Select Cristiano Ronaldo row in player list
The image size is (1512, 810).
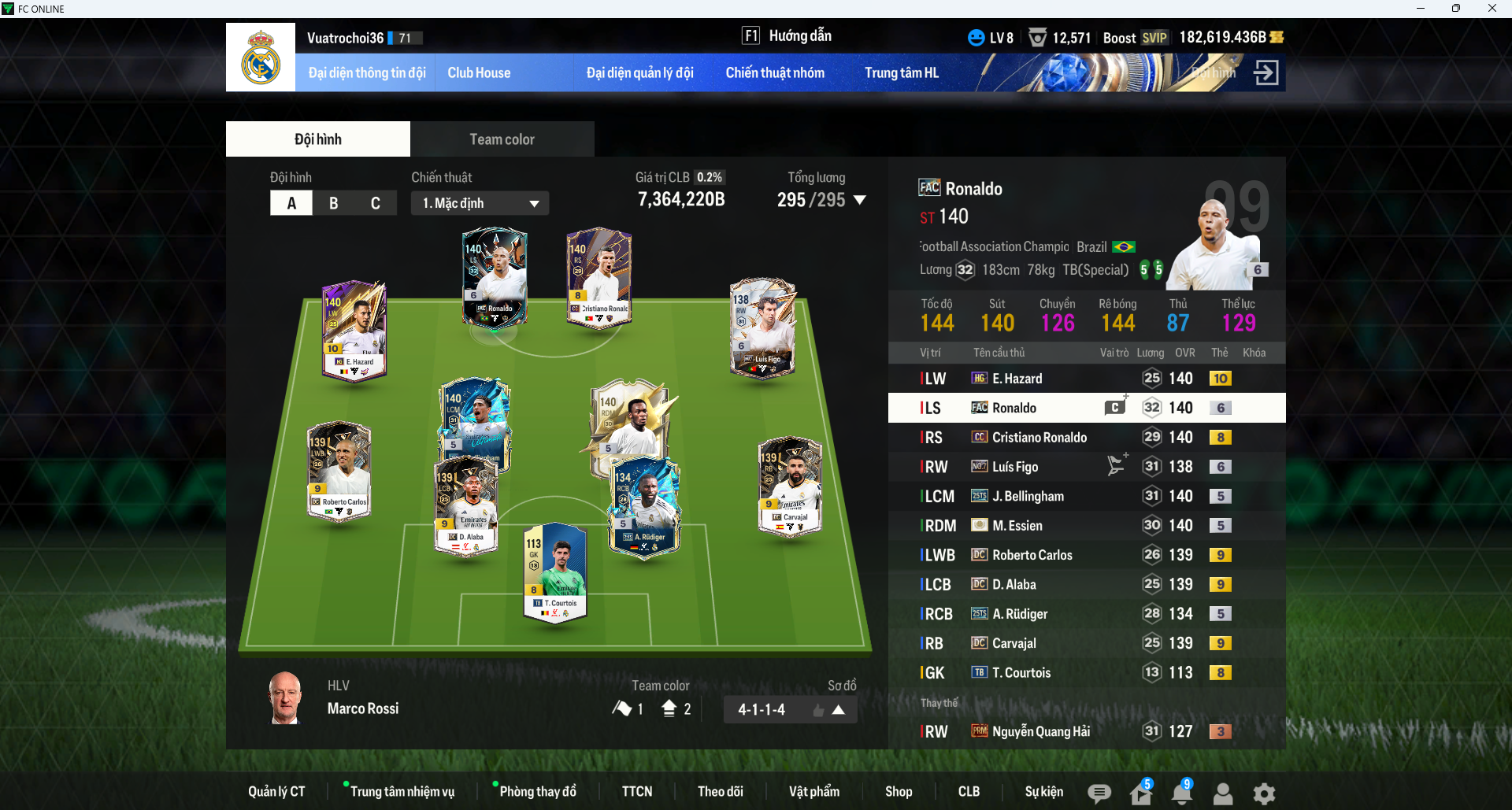[1087, 438]
